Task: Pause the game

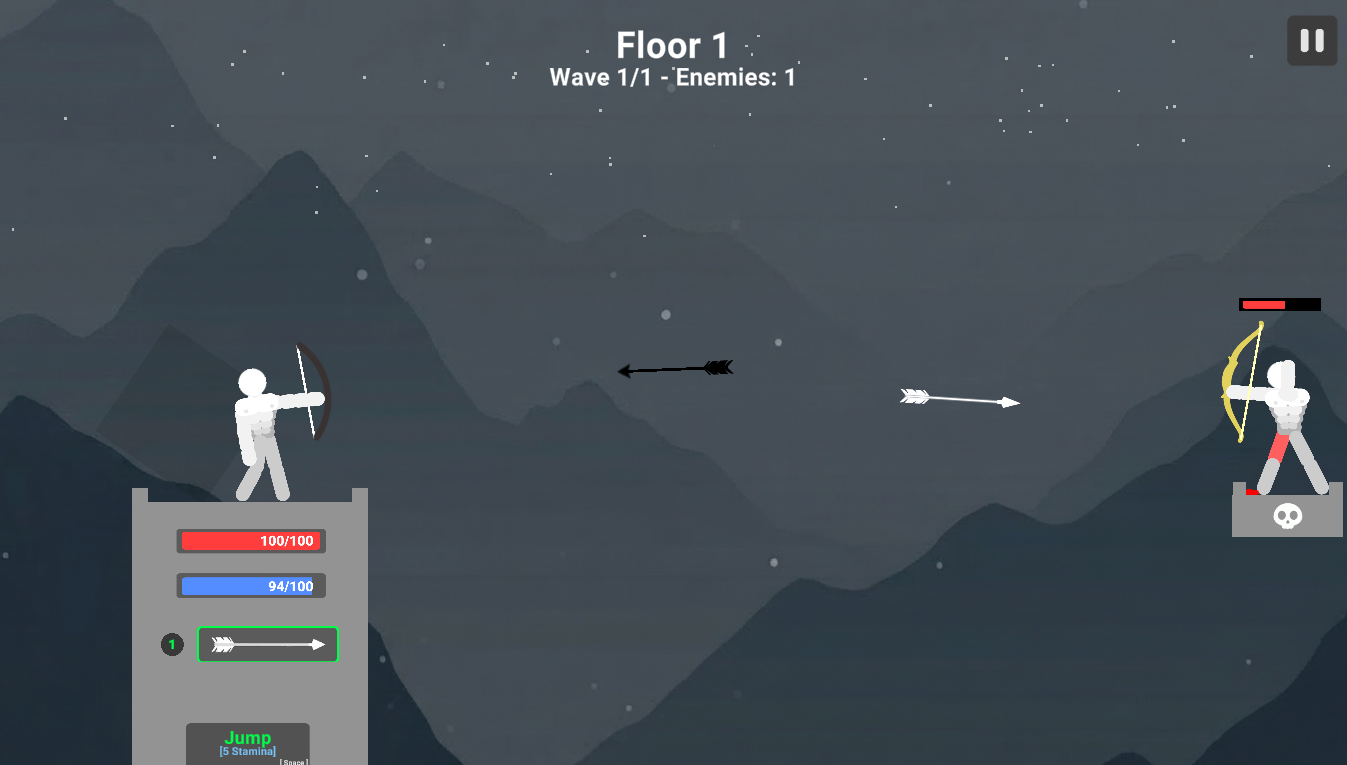Action: pos(1311,40)
